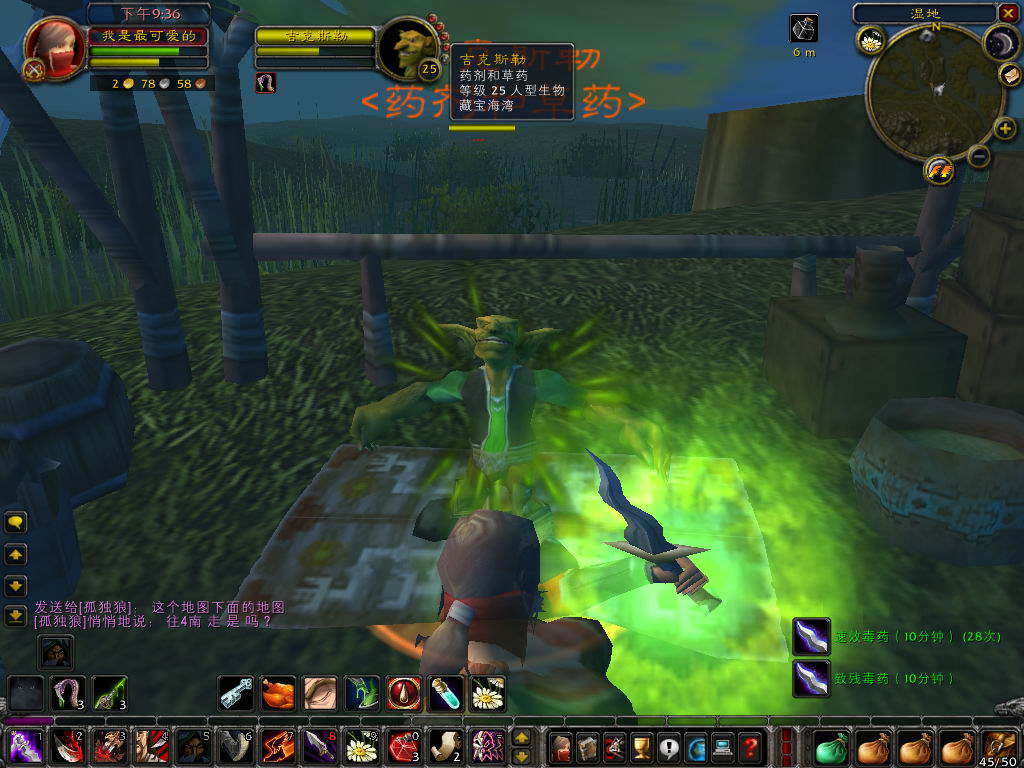Image resolution: width=1024 pixels, height=768 pixels.
Task: Use the skeleton key lockpicking icon
Action: (x=236, y=692)
